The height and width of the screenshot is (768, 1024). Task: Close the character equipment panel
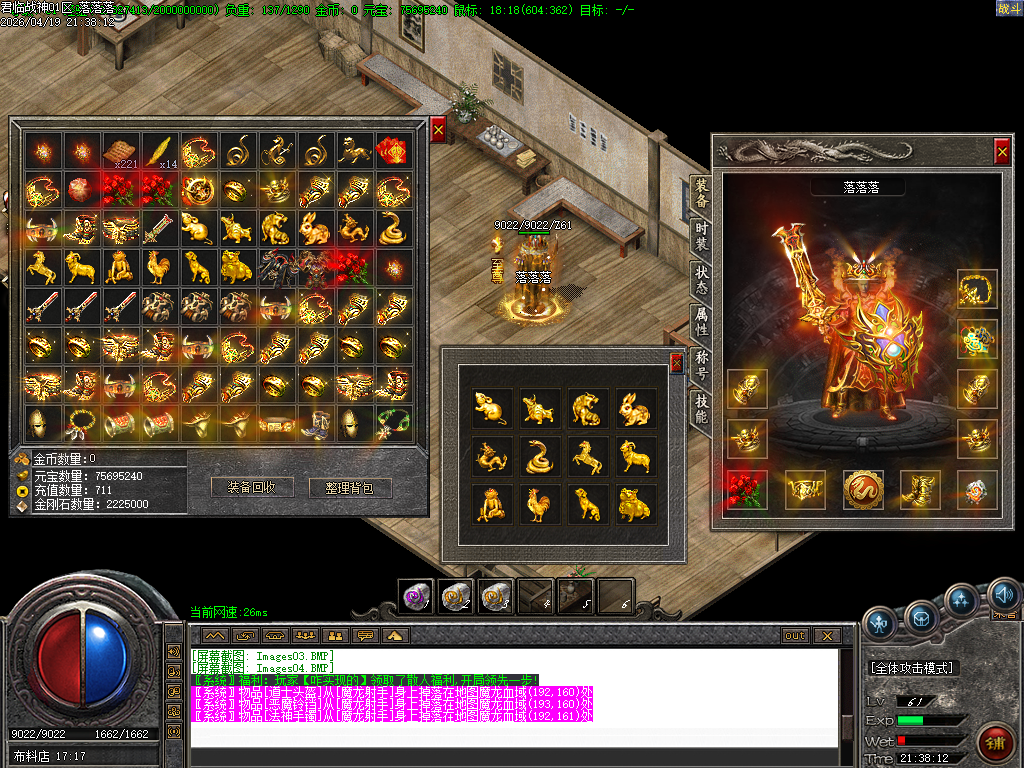tap(1002, 151)
